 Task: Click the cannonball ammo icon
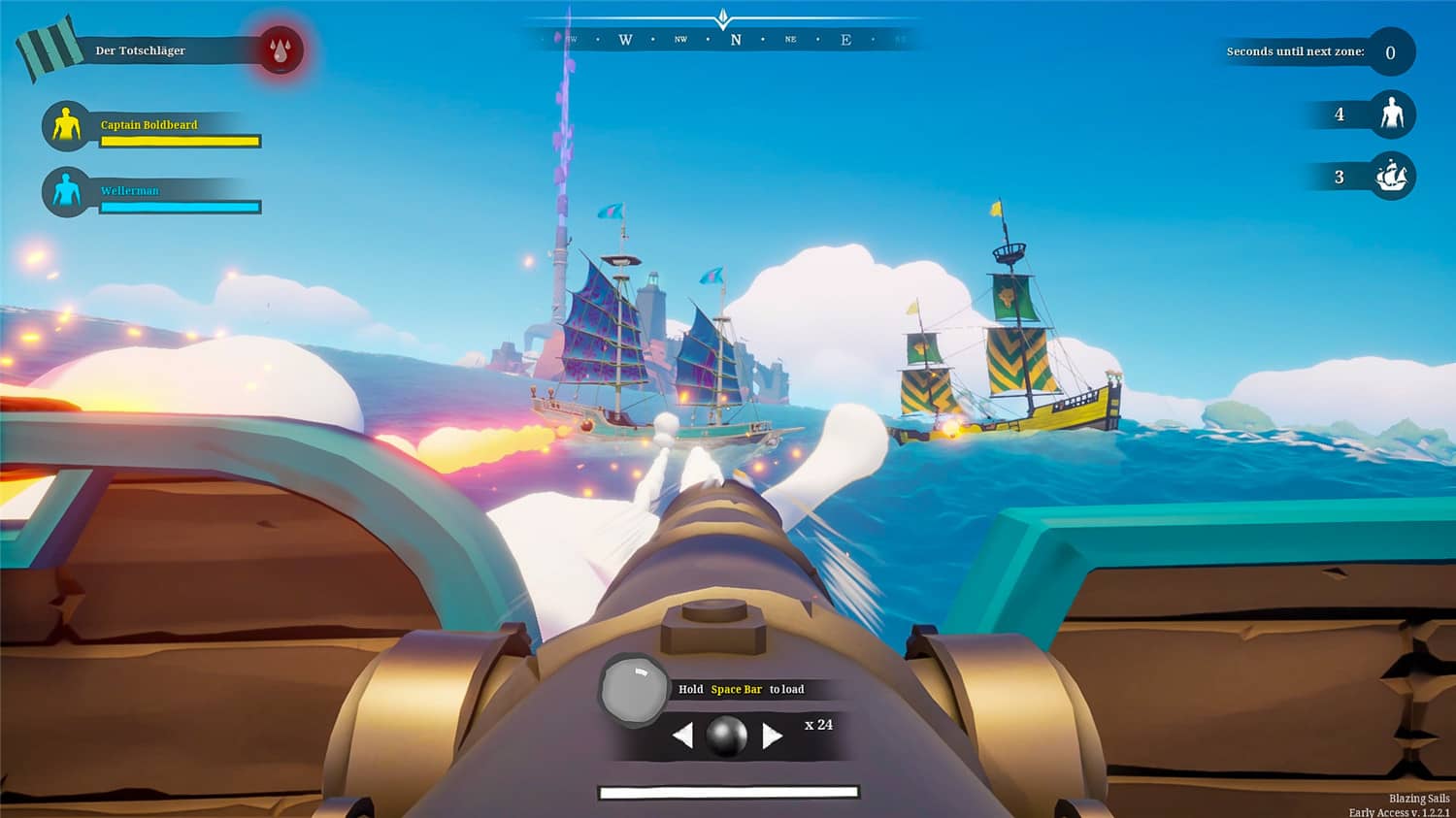[x=726, y=736]
